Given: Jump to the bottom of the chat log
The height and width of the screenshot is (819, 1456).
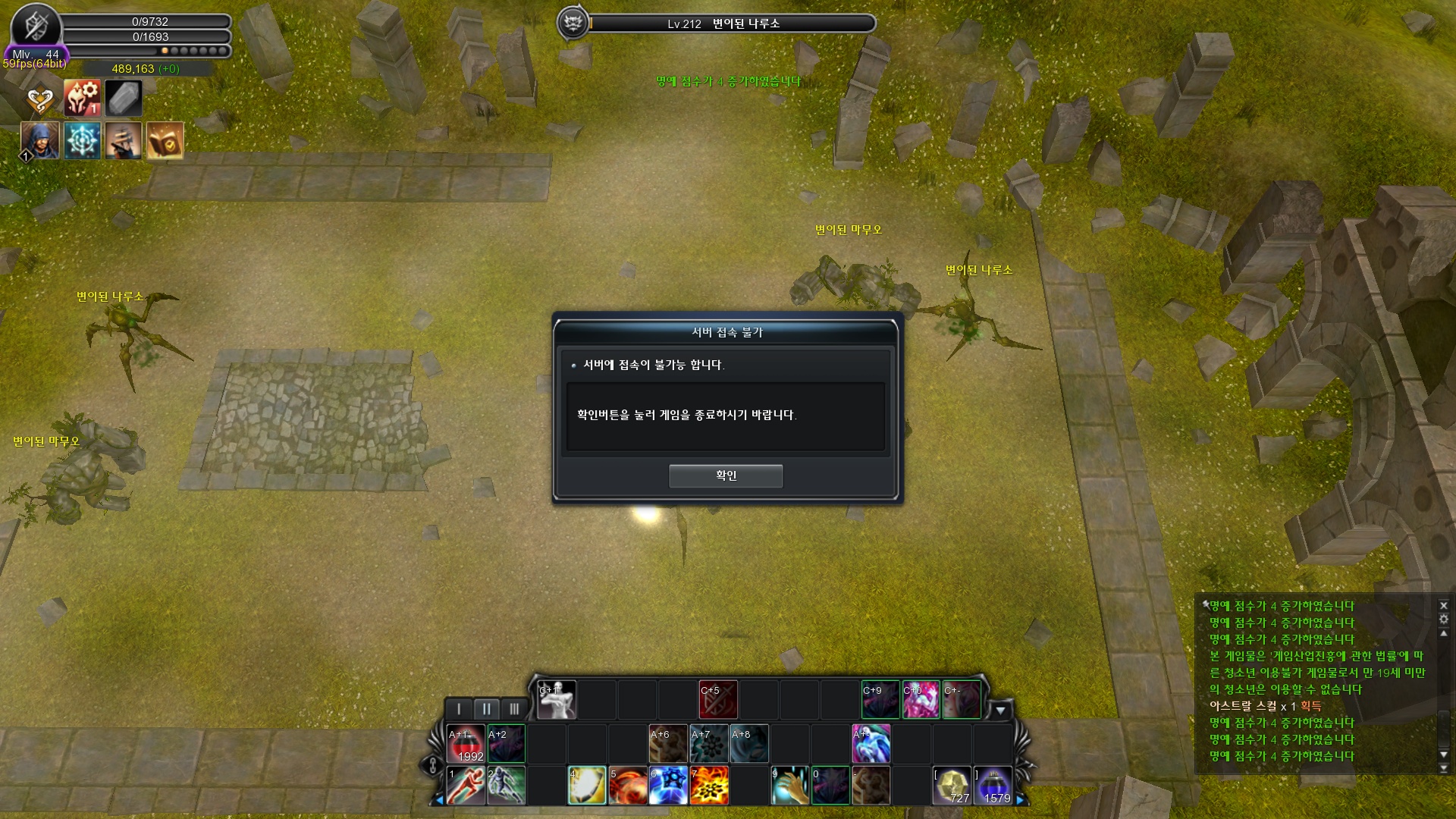Looking at the screenshot, I should tap(1443, 768).
